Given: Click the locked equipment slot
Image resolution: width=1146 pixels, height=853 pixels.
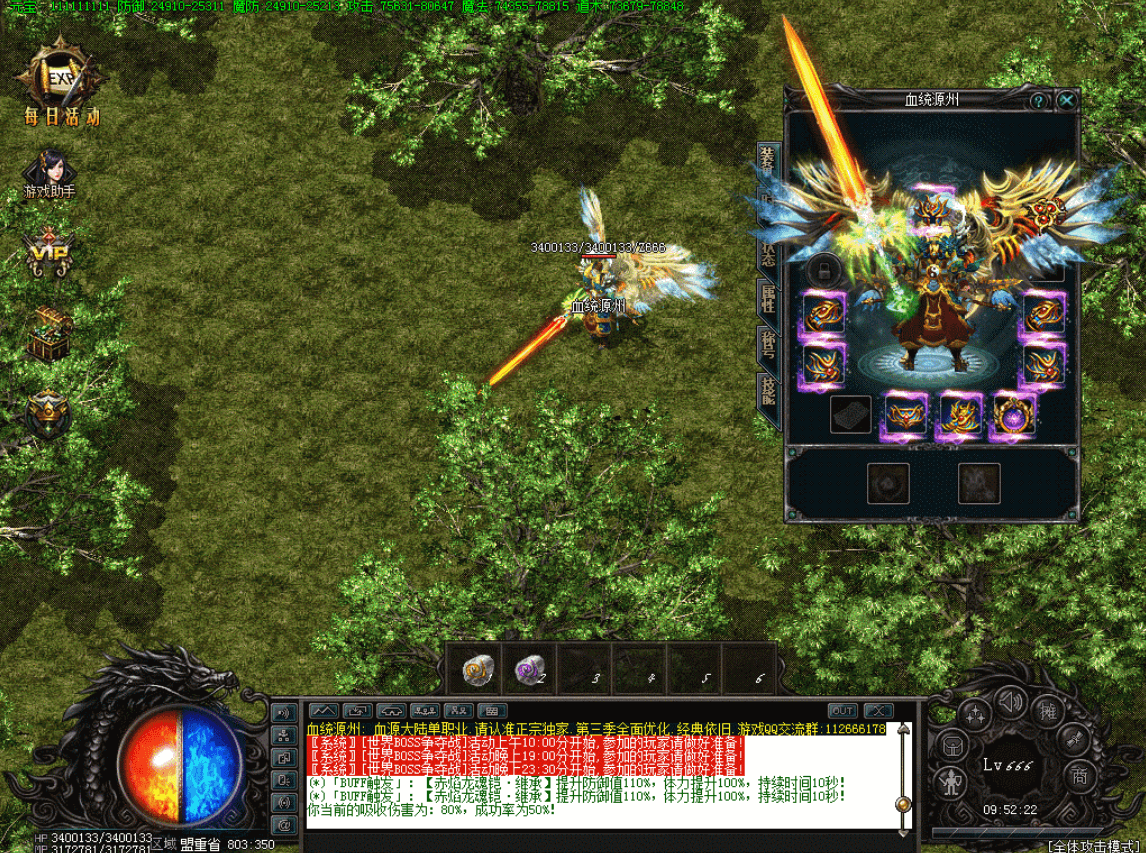Looking at the screenshot, I should (824, 269).
